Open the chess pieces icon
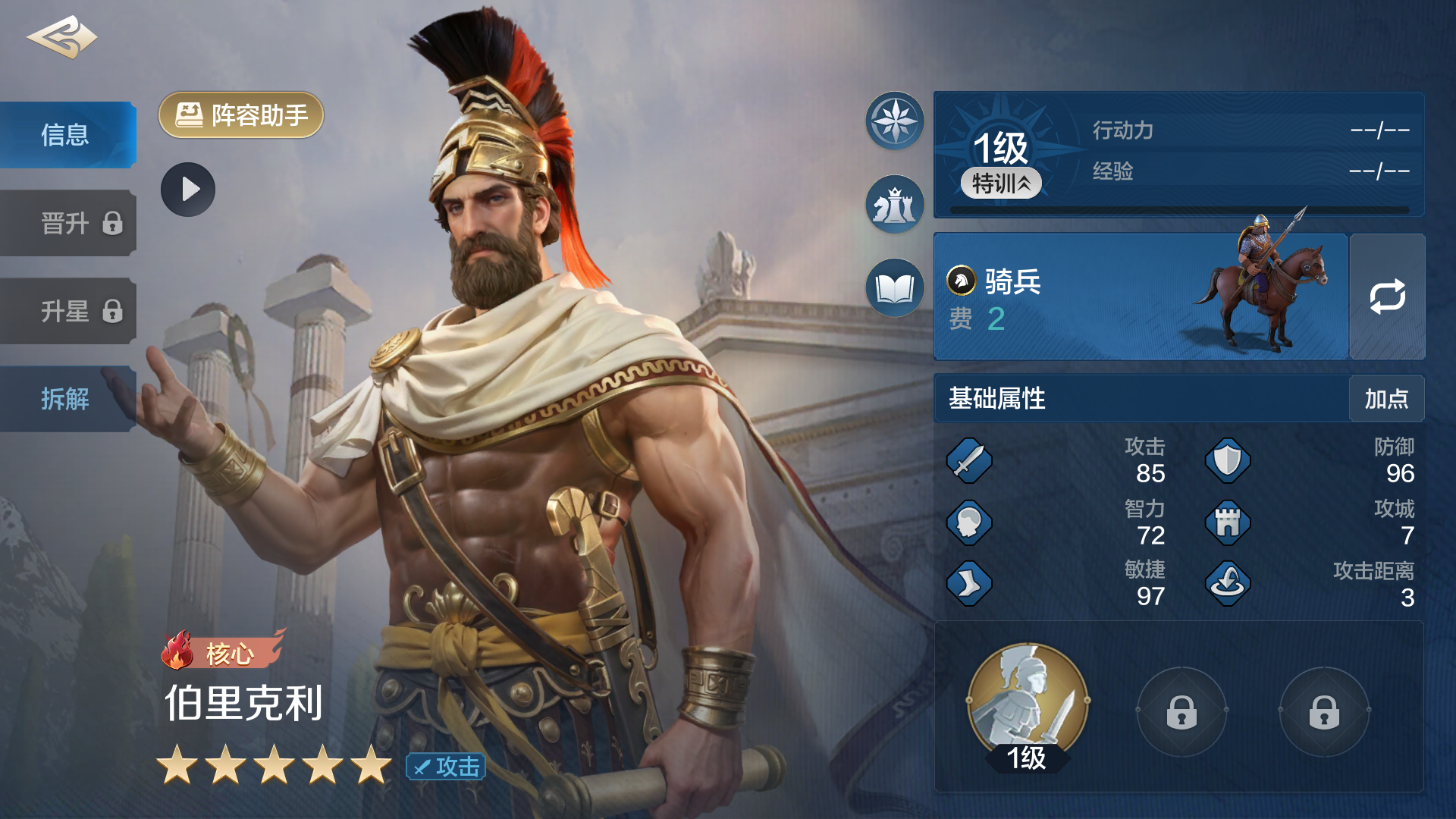The height and width of the screenshot is (819, 1456). click(x=895, y=205)
